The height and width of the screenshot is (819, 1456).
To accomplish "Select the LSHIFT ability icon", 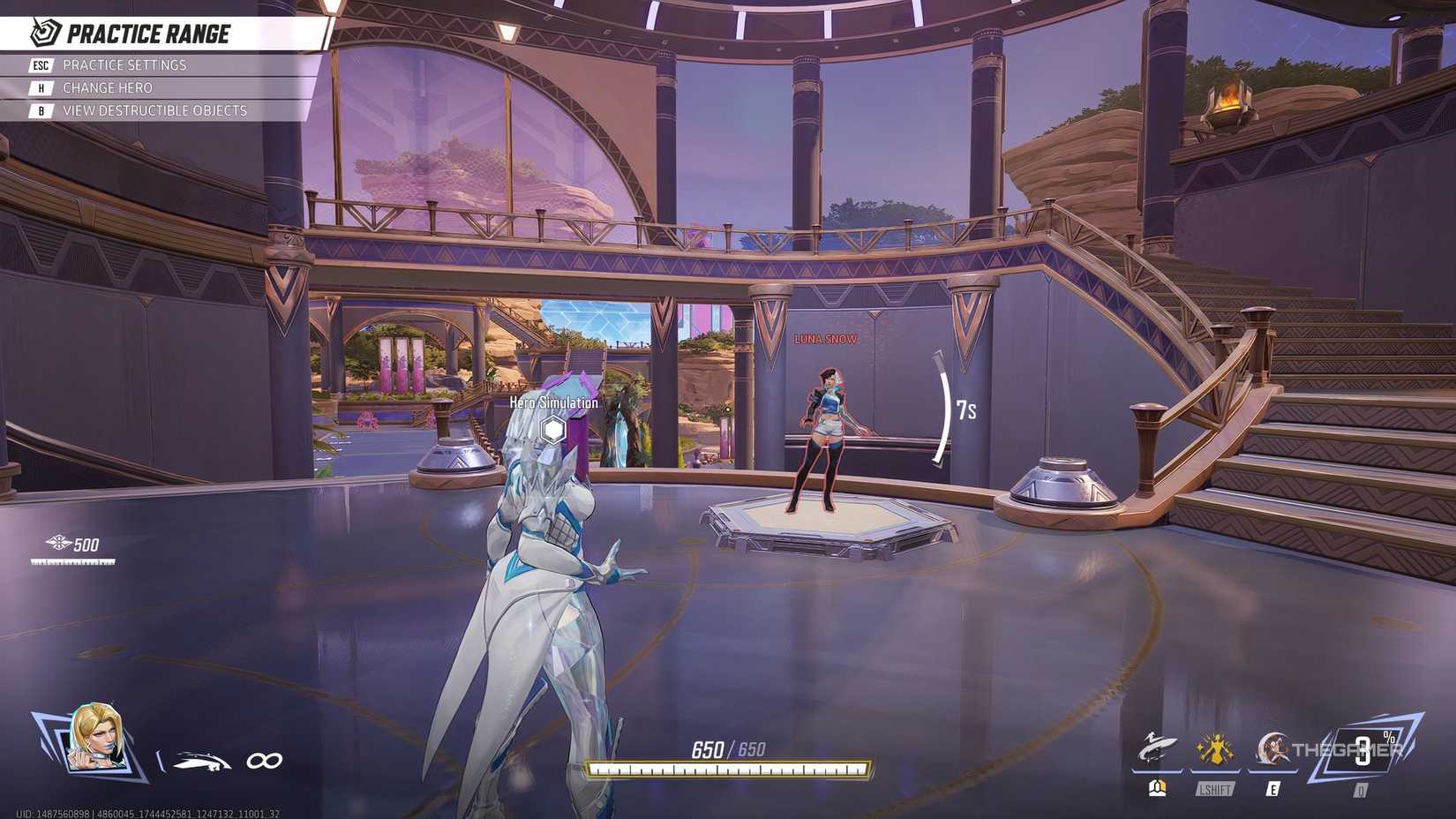I will pyautogui.click(x=1216, y=748).
